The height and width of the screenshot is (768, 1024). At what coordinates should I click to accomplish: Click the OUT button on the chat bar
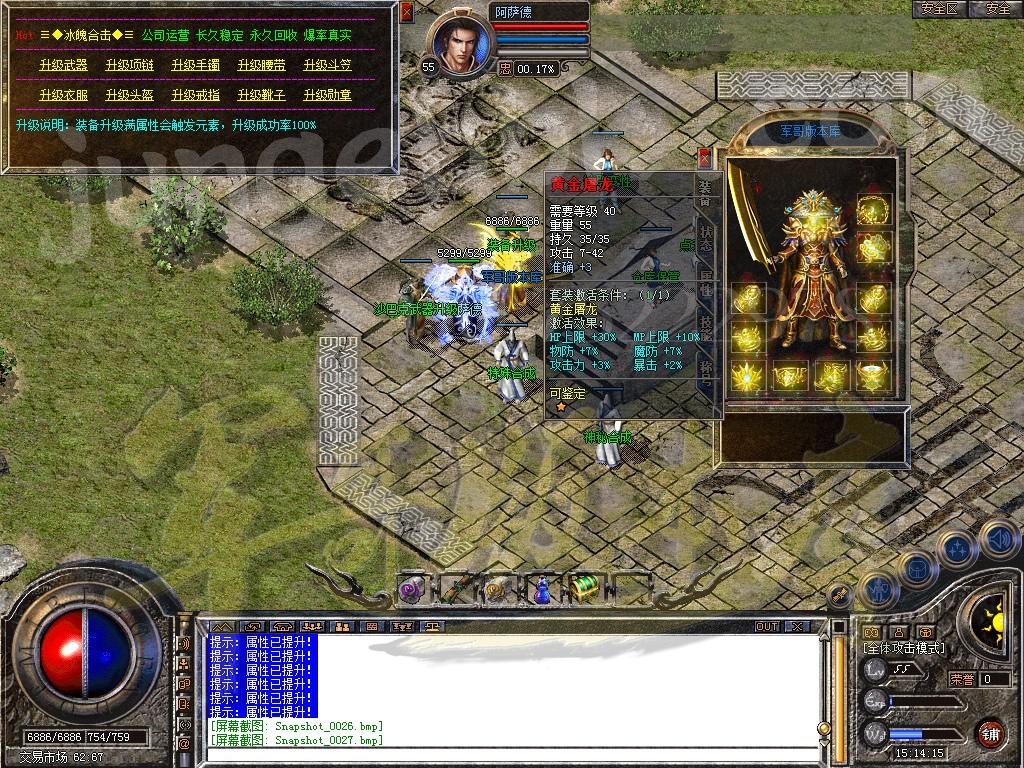(x=767, y=626)
